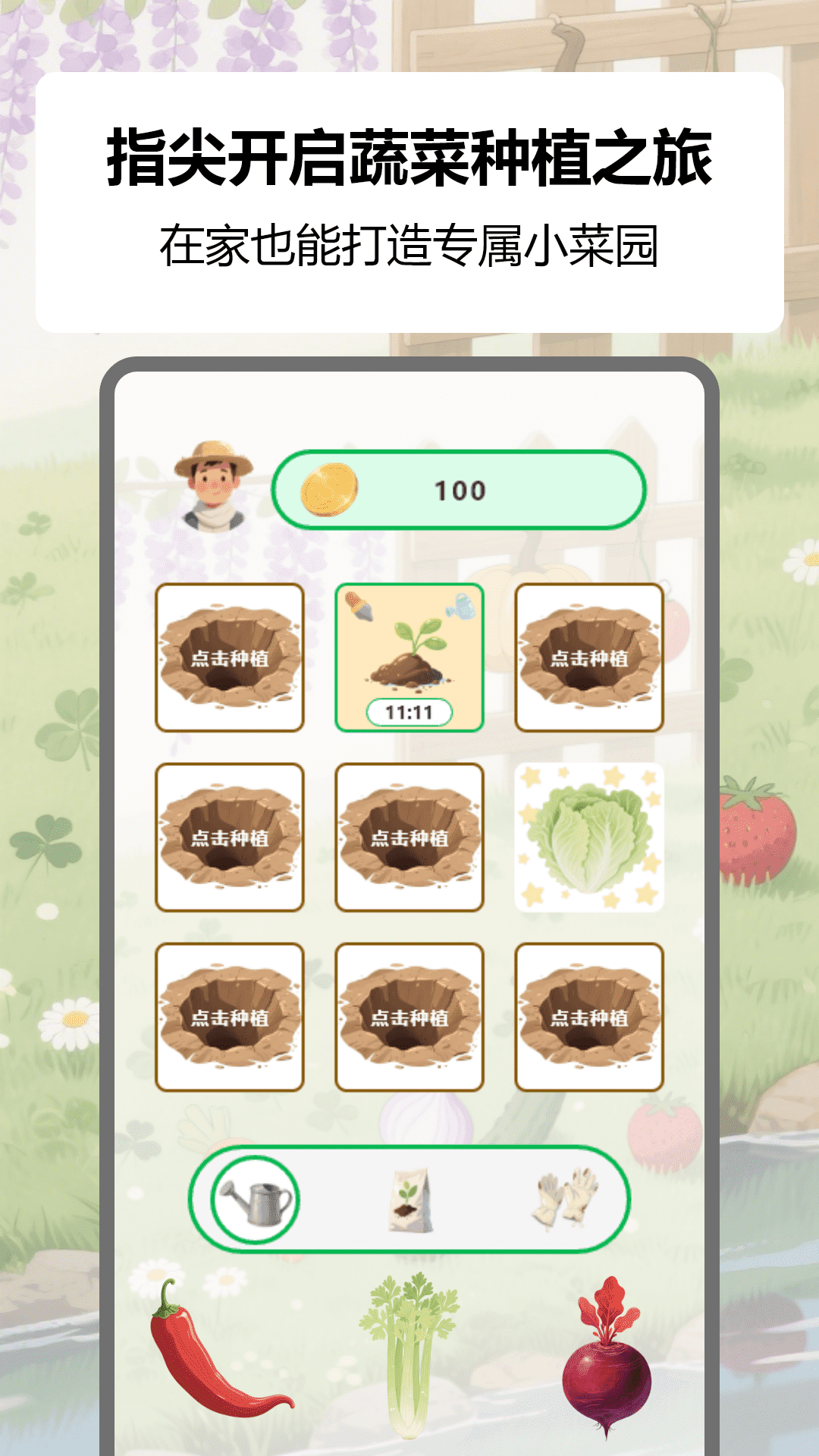
Task: Tap the farmer avatar portrait
Action: 213,486
